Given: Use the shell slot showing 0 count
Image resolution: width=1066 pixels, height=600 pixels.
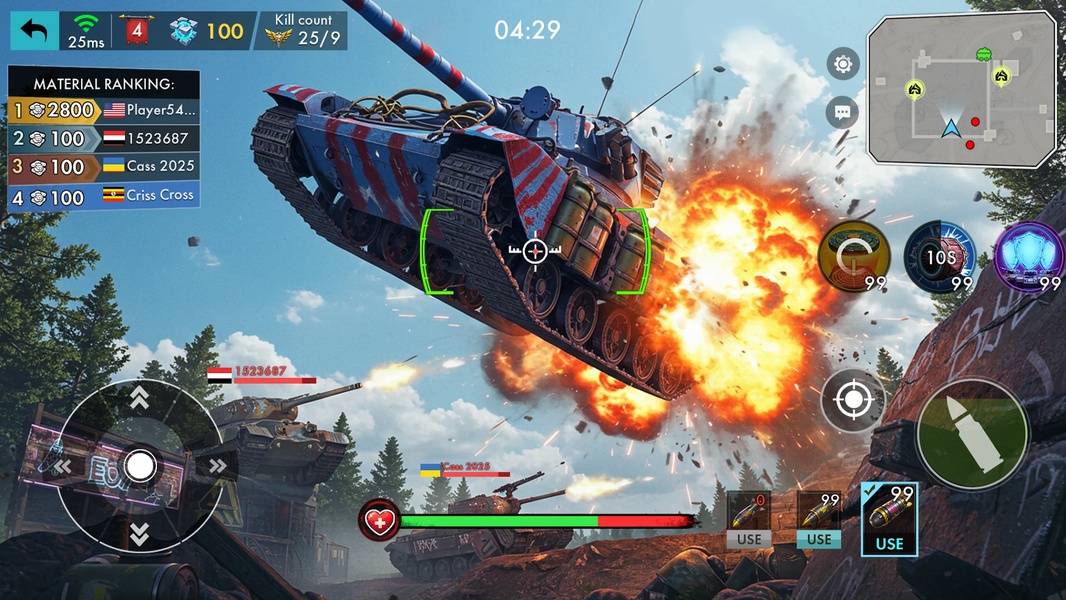Looking at the screenshot, I should point(749,520).
